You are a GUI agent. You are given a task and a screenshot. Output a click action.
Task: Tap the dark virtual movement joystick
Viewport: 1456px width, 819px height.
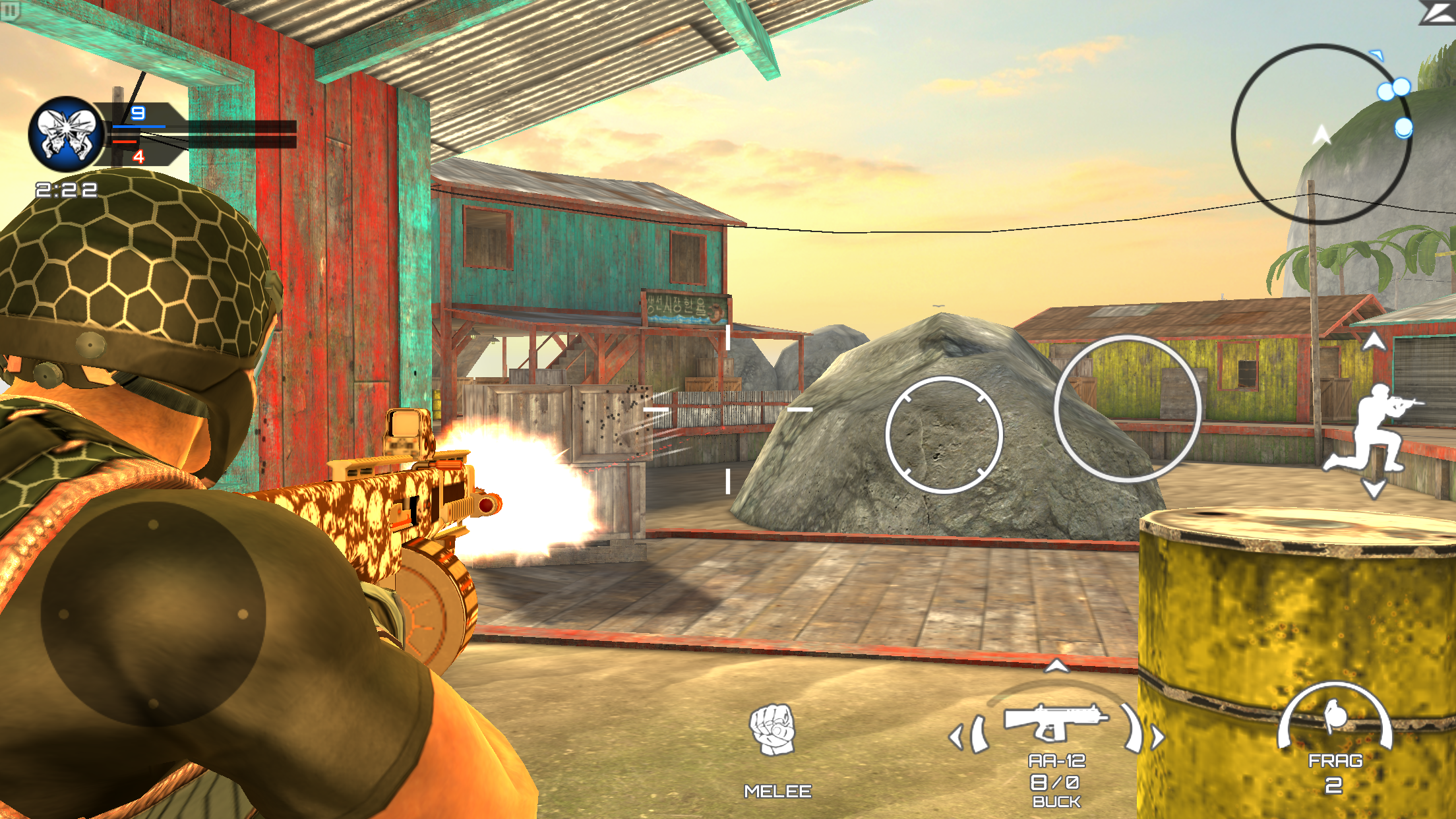tap(153, 615)
